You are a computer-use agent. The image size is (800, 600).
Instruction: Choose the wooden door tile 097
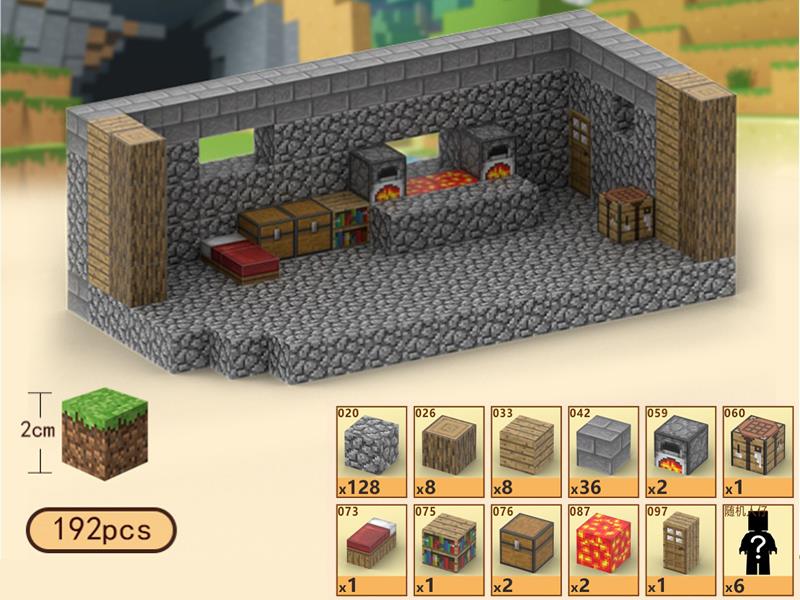678,549
